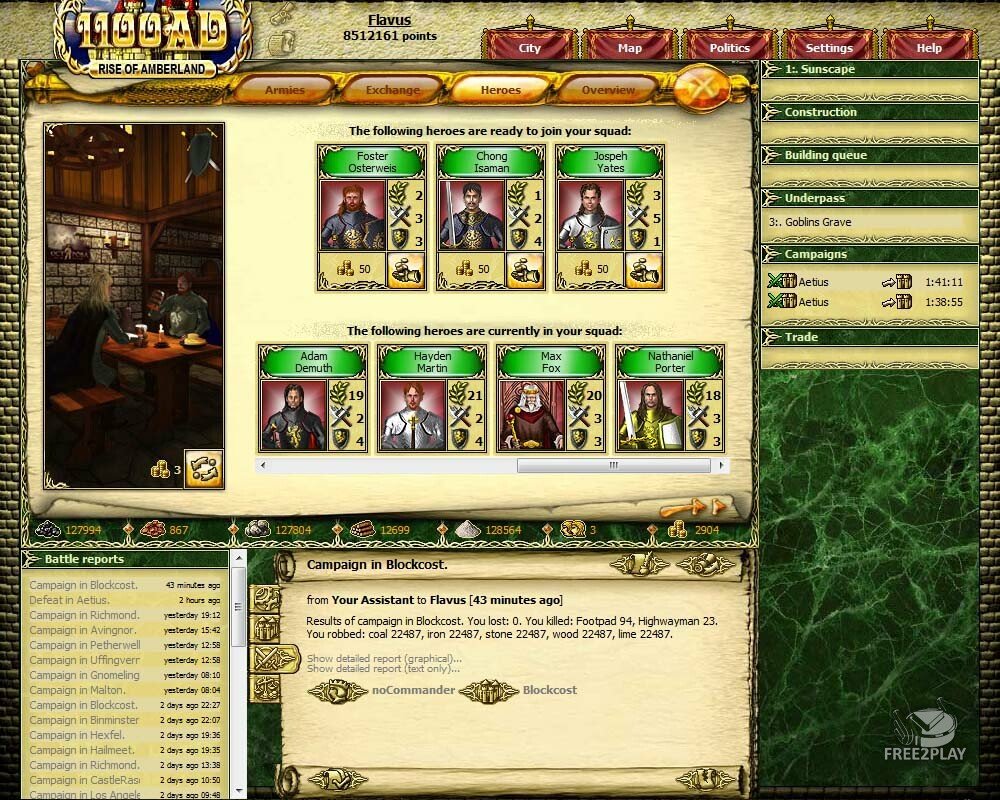This screenshot has width=1000, height=800.
Task: Hire hero Foster Osterweis
Action: pyautogui.click(x=405, y=270)
